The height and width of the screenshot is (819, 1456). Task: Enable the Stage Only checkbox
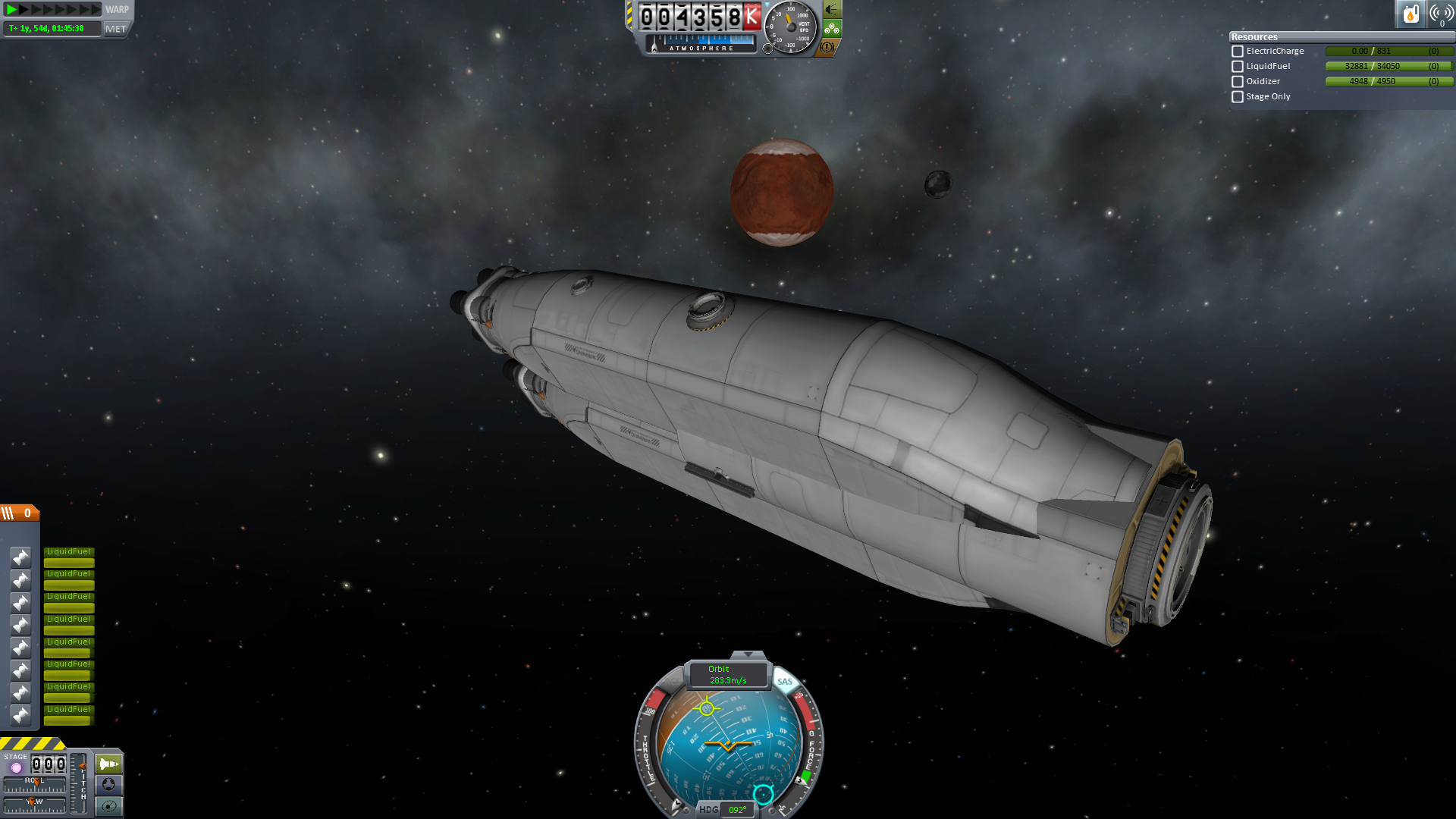[1238, 97]
